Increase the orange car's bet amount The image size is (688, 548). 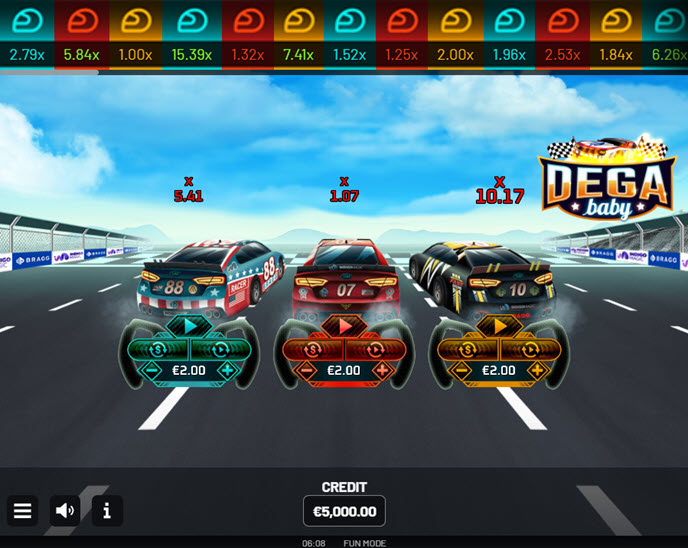coord(538,370)
